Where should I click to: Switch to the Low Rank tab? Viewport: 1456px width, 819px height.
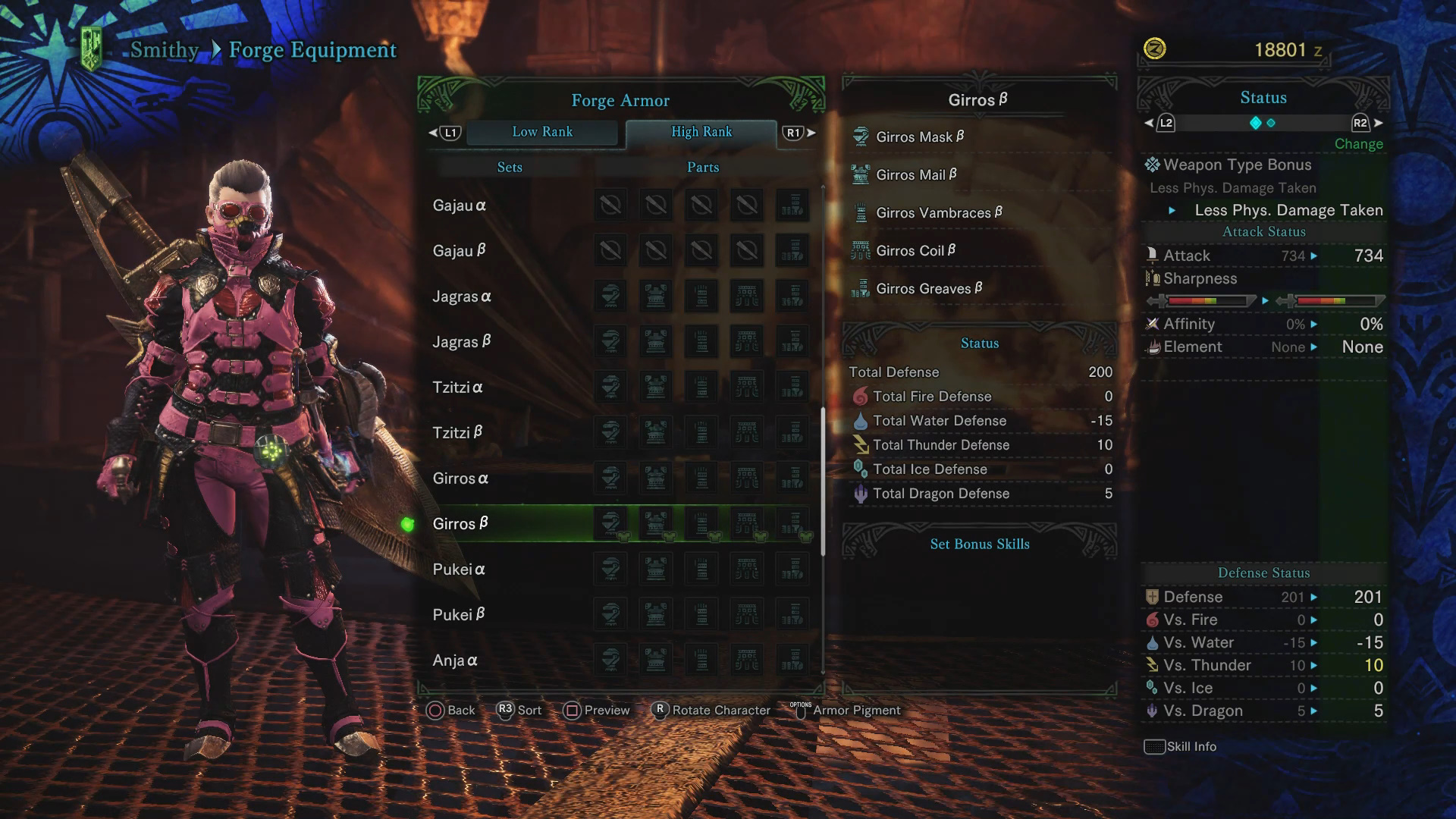tap(543, 132)
